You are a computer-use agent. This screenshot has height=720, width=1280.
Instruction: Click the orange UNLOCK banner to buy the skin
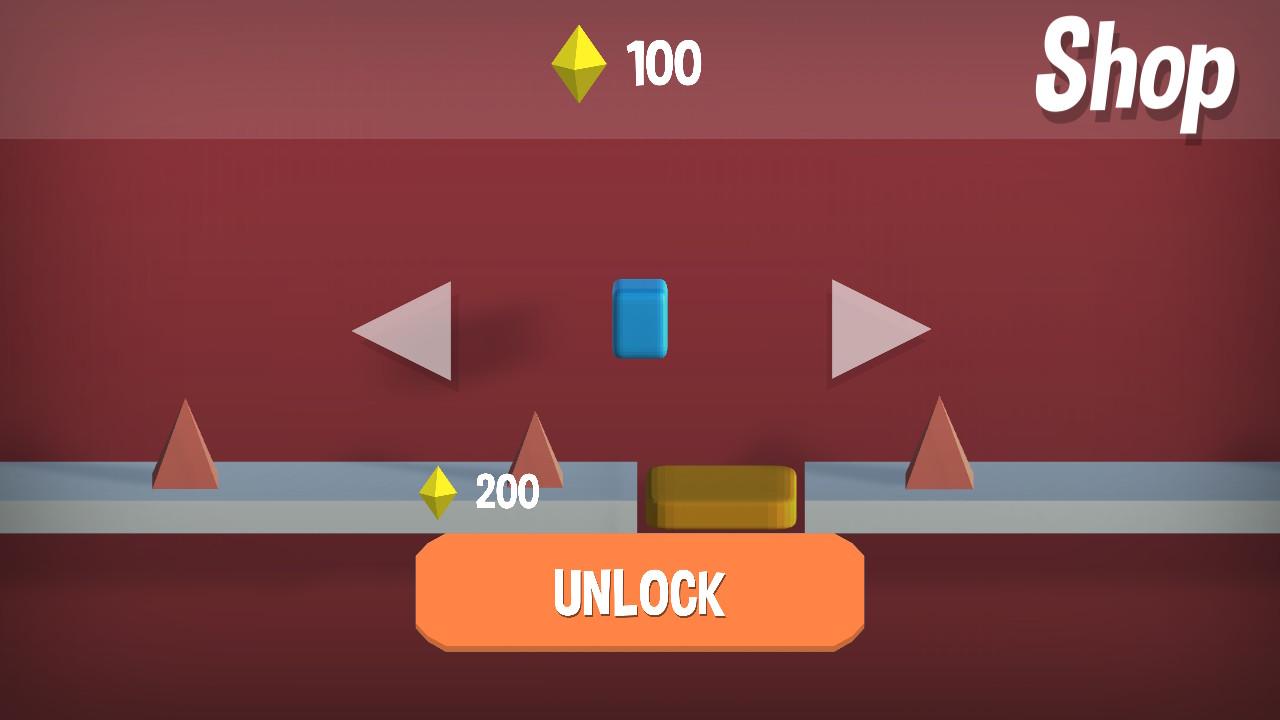click(x=640, y=592)
